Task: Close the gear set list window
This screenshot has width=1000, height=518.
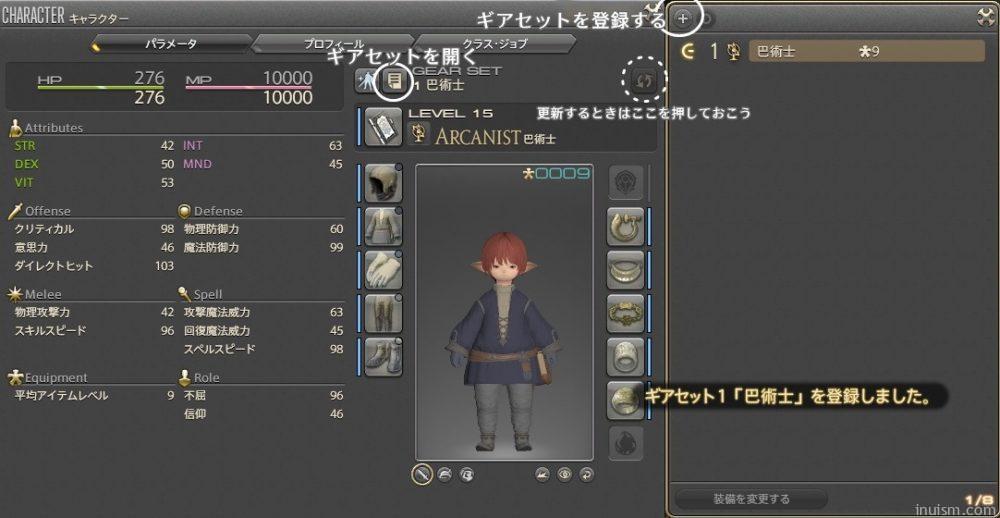Action: (x=985, y=16)
